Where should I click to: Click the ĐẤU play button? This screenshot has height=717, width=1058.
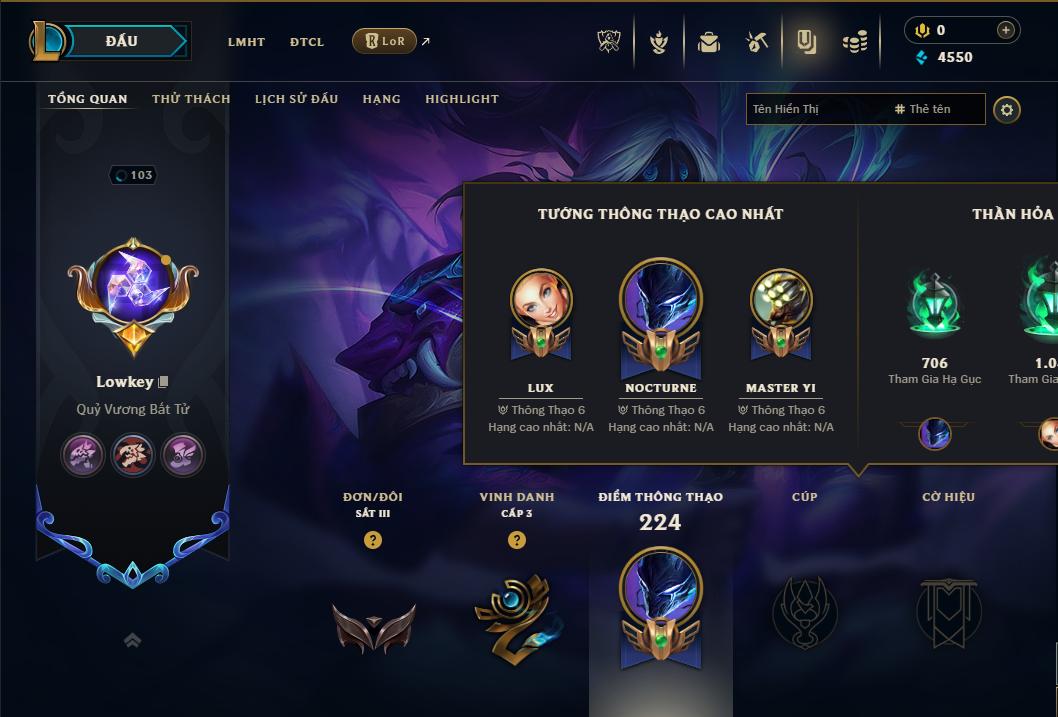tap(122, 41)
